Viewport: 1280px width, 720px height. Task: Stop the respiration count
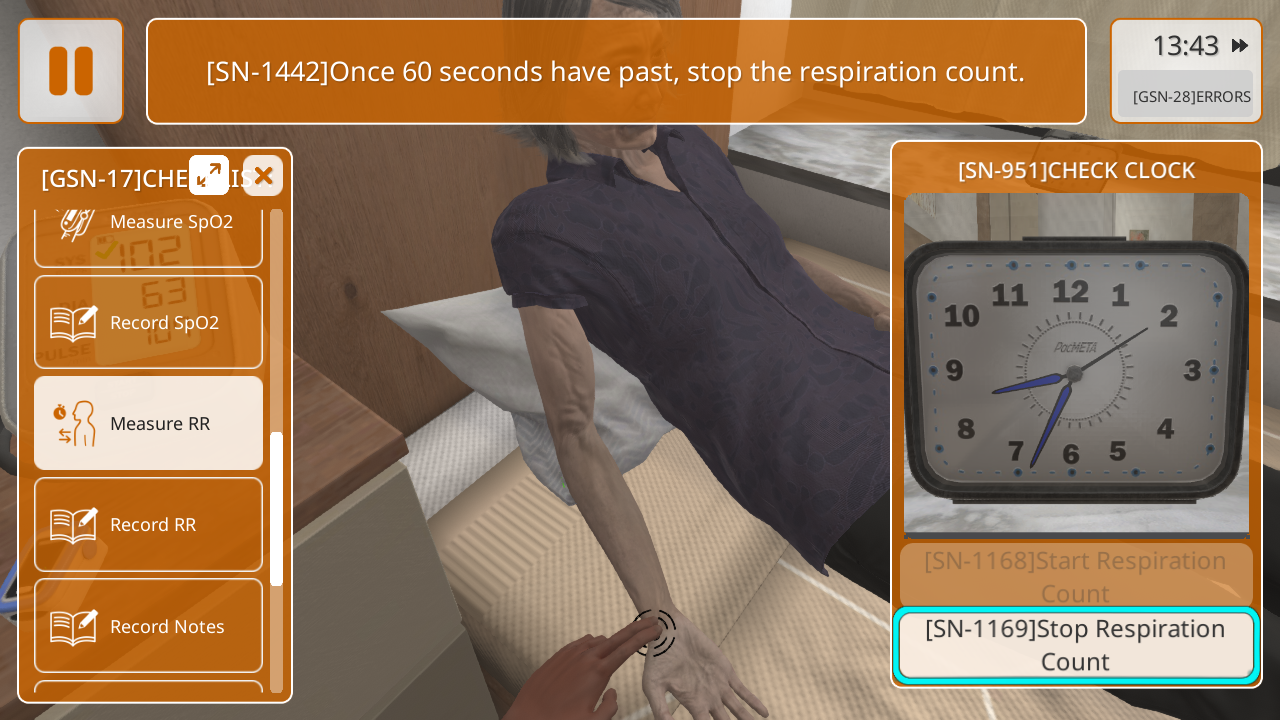1076,645
